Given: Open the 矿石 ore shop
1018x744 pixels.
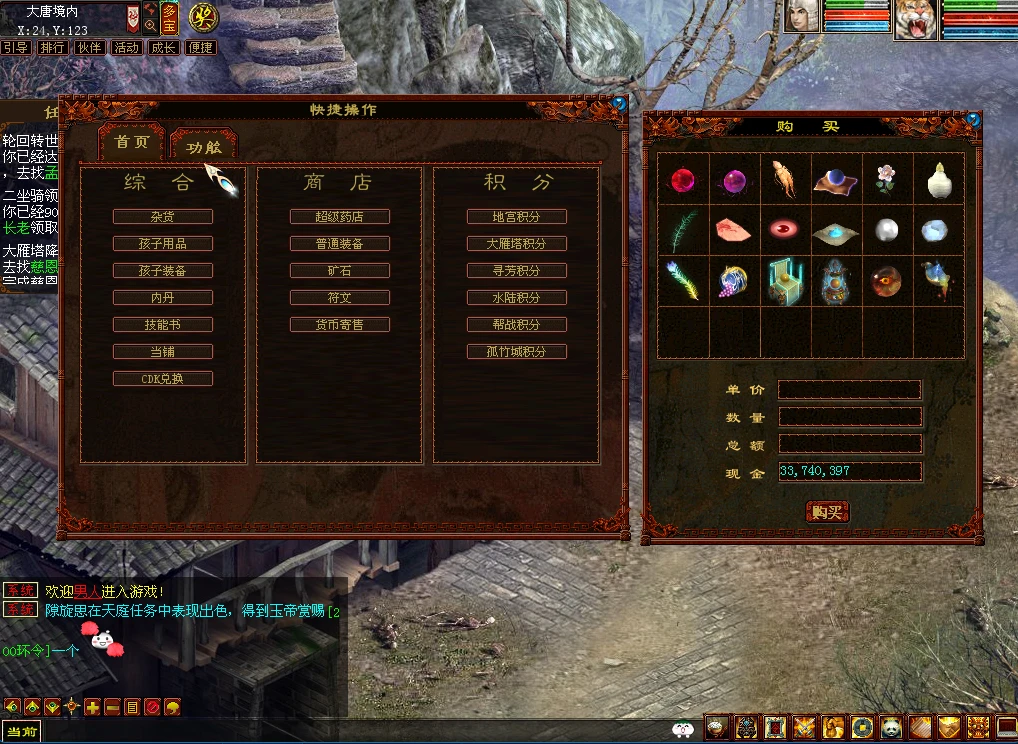Looking at the screenshot, I should [x=340, y=271].
